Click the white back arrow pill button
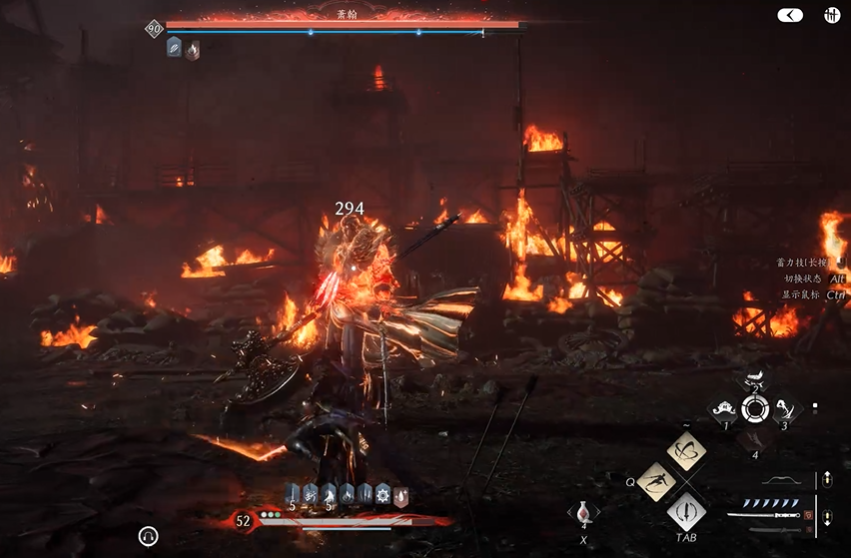 pyautogui.click(x=790, y=15)
